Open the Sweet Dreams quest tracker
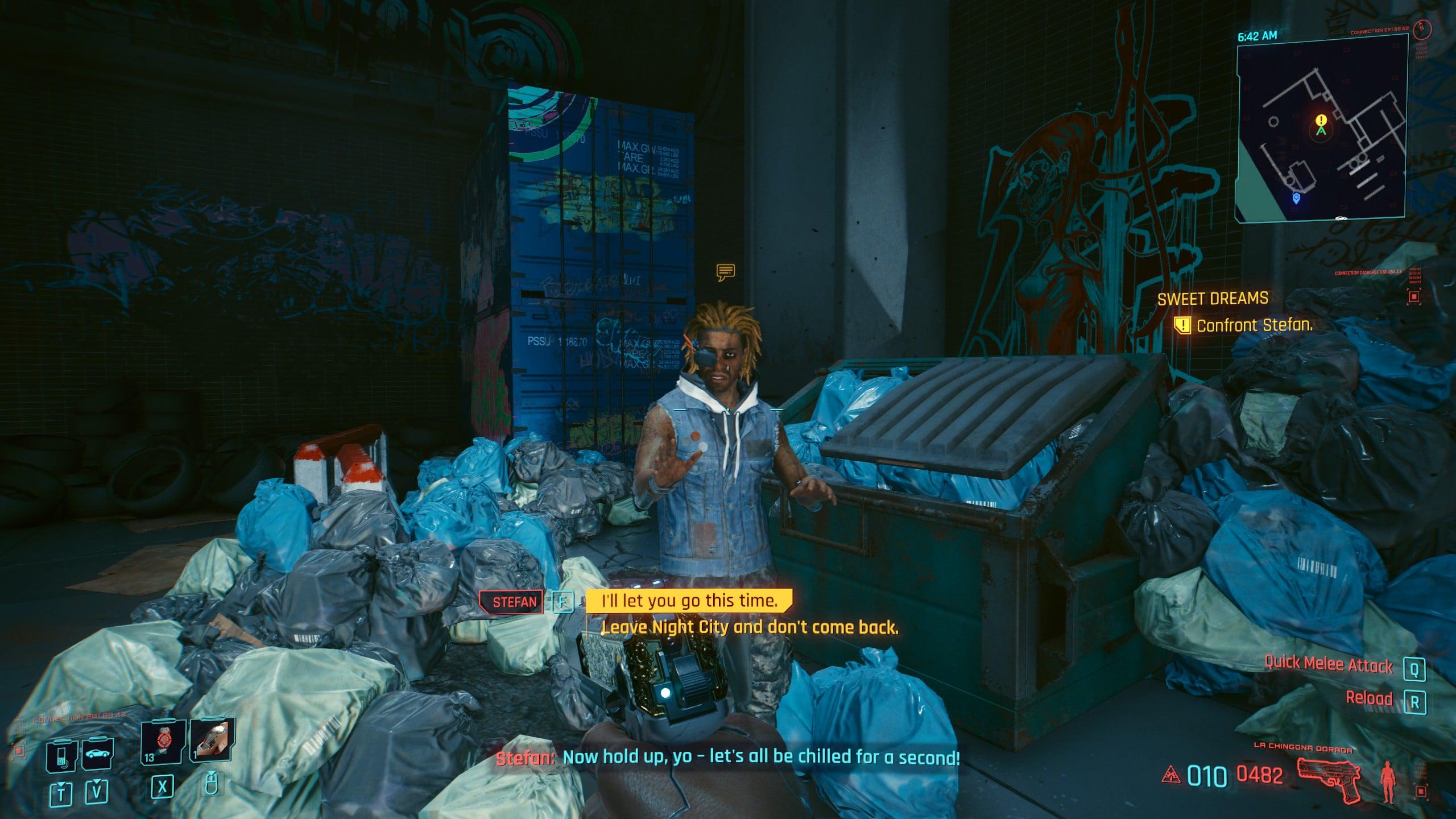The height and width of the screenshot is (819, 1456). pos(1213,299)
